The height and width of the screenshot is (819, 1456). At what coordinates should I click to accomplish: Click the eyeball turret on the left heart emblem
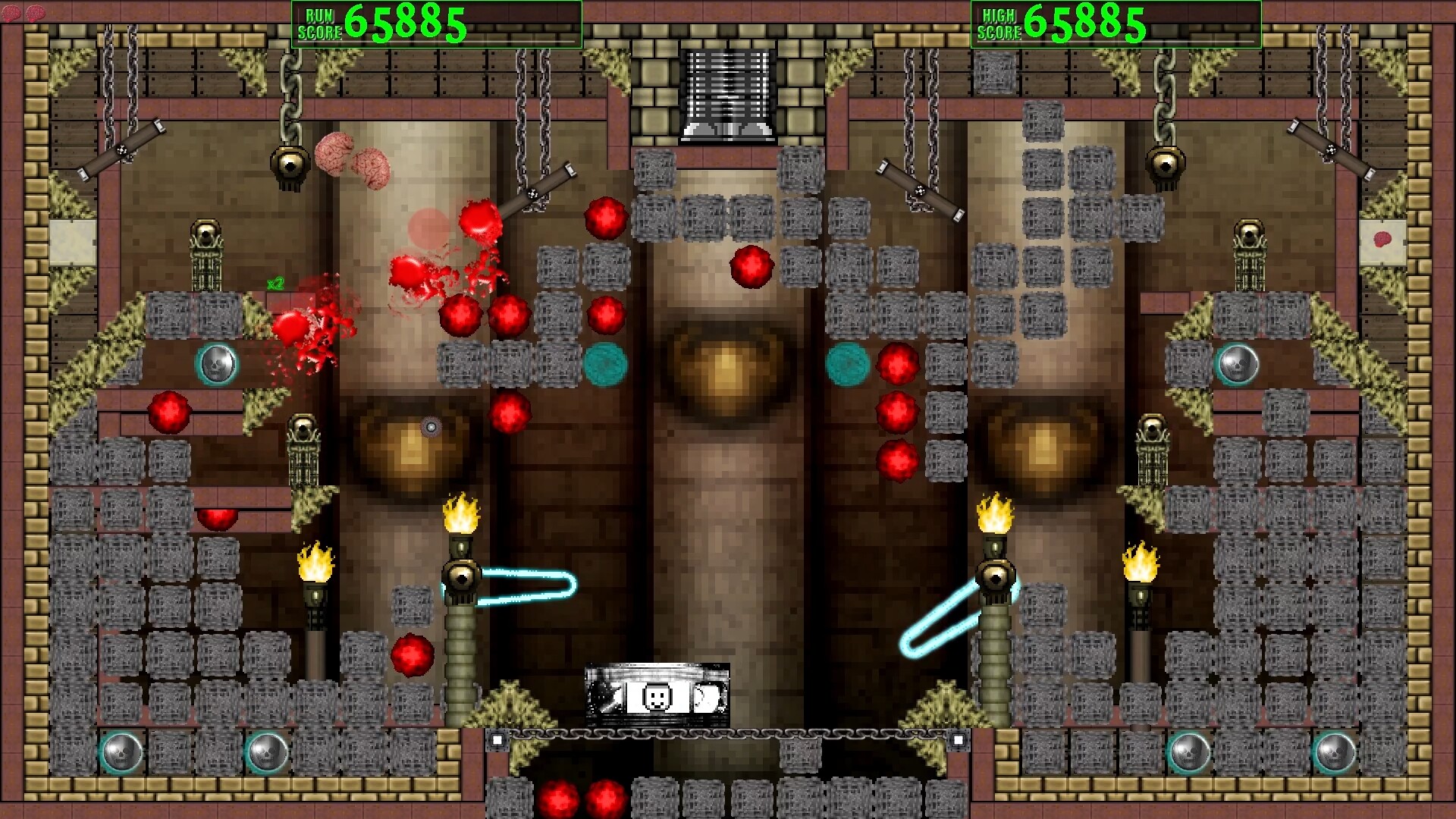(x=430, y=427)
